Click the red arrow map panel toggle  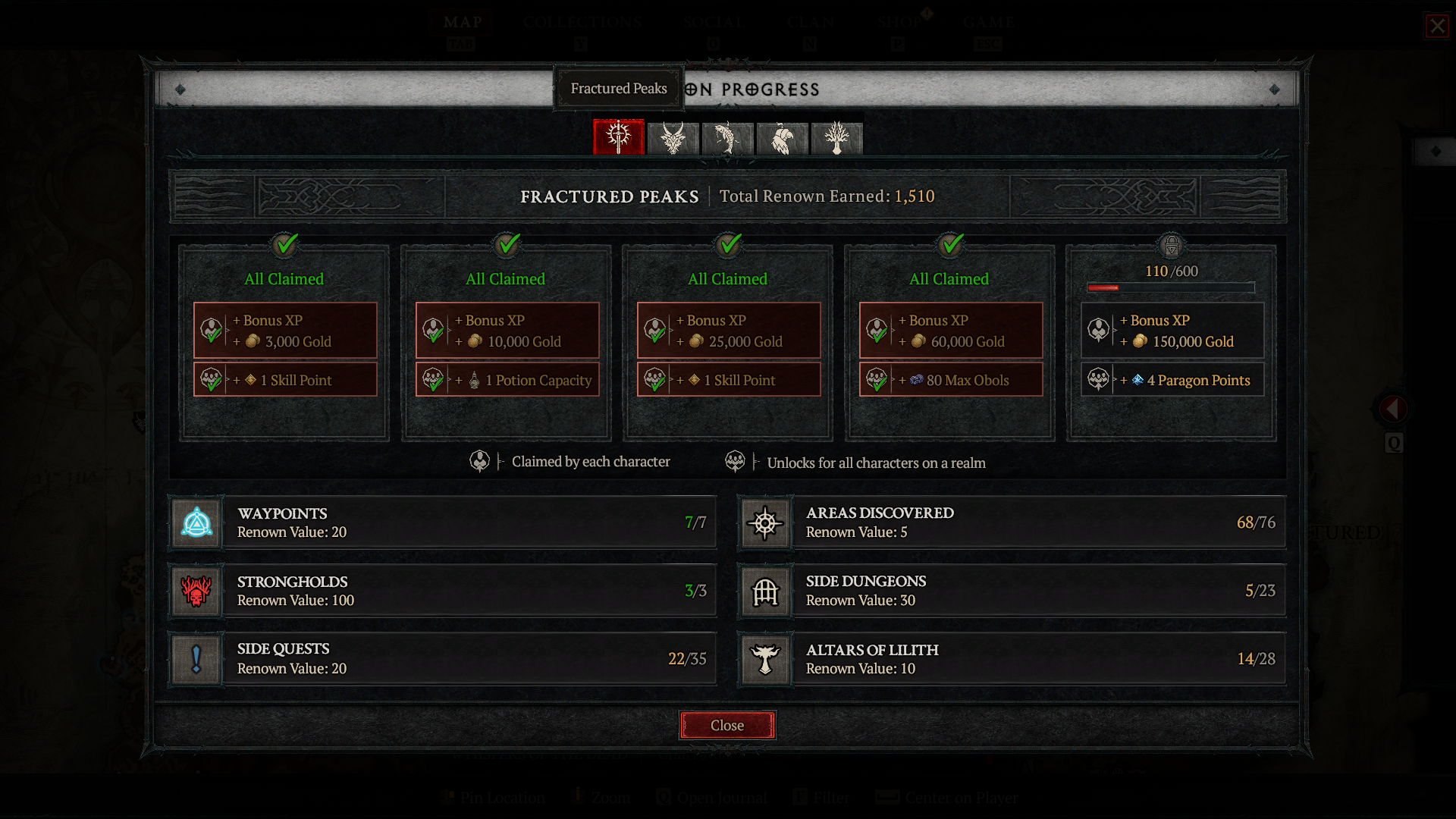1392,409
